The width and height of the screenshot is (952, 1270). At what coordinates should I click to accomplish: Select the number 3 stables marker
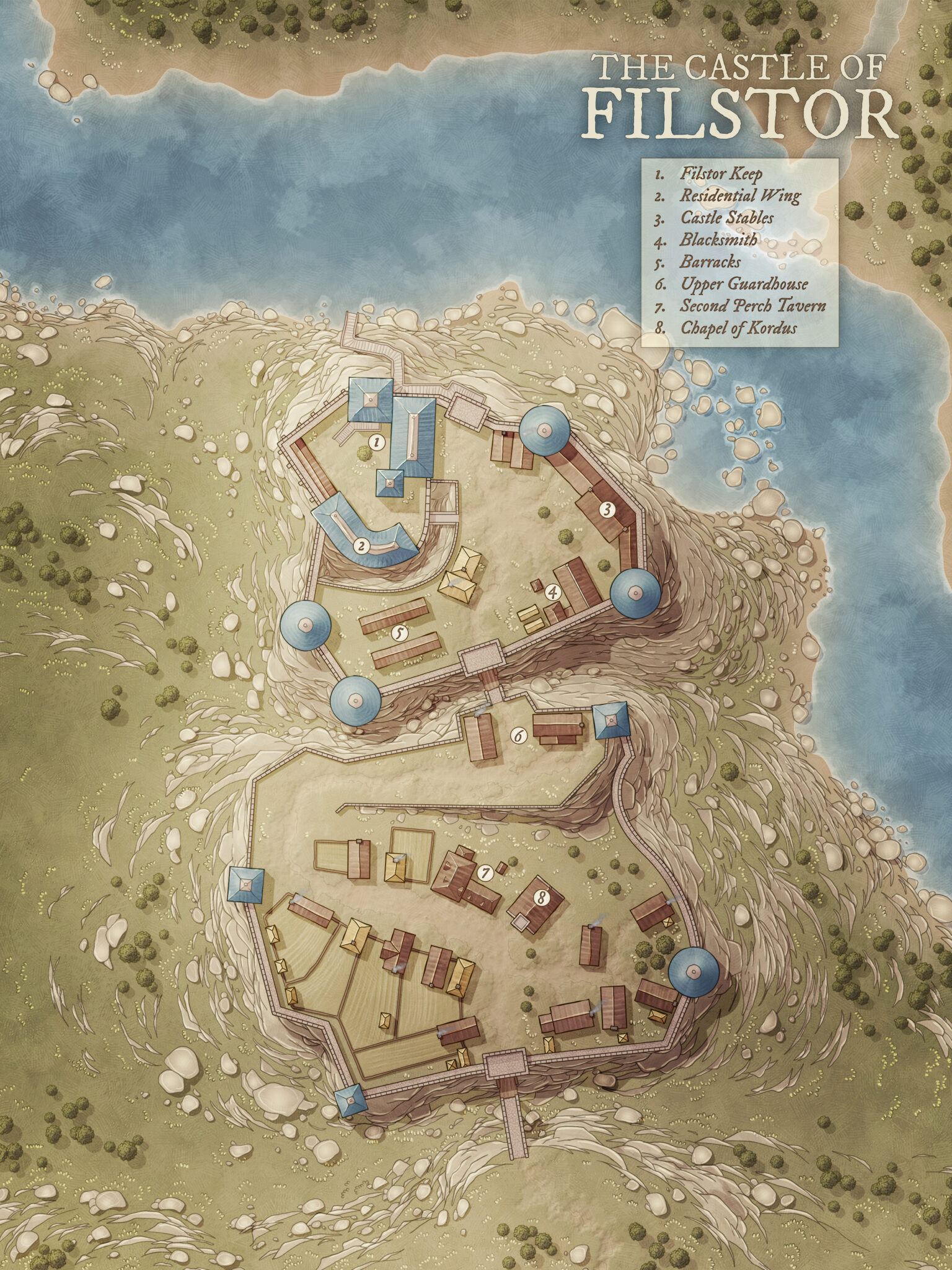click(x=607, y=510)
